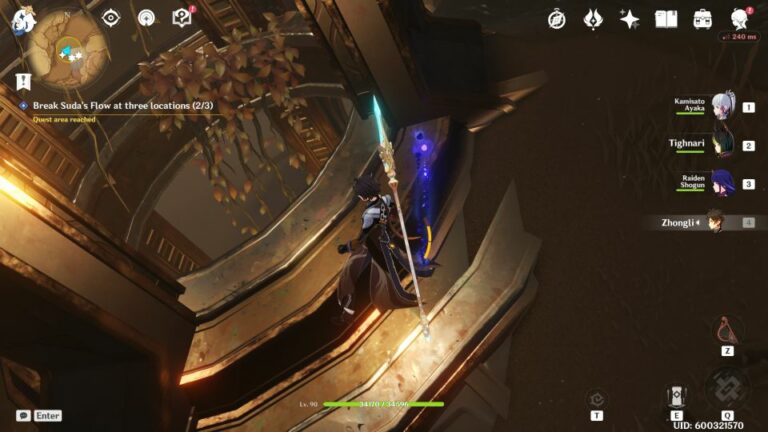Open the Adventurer Handbook book icon

666,19
